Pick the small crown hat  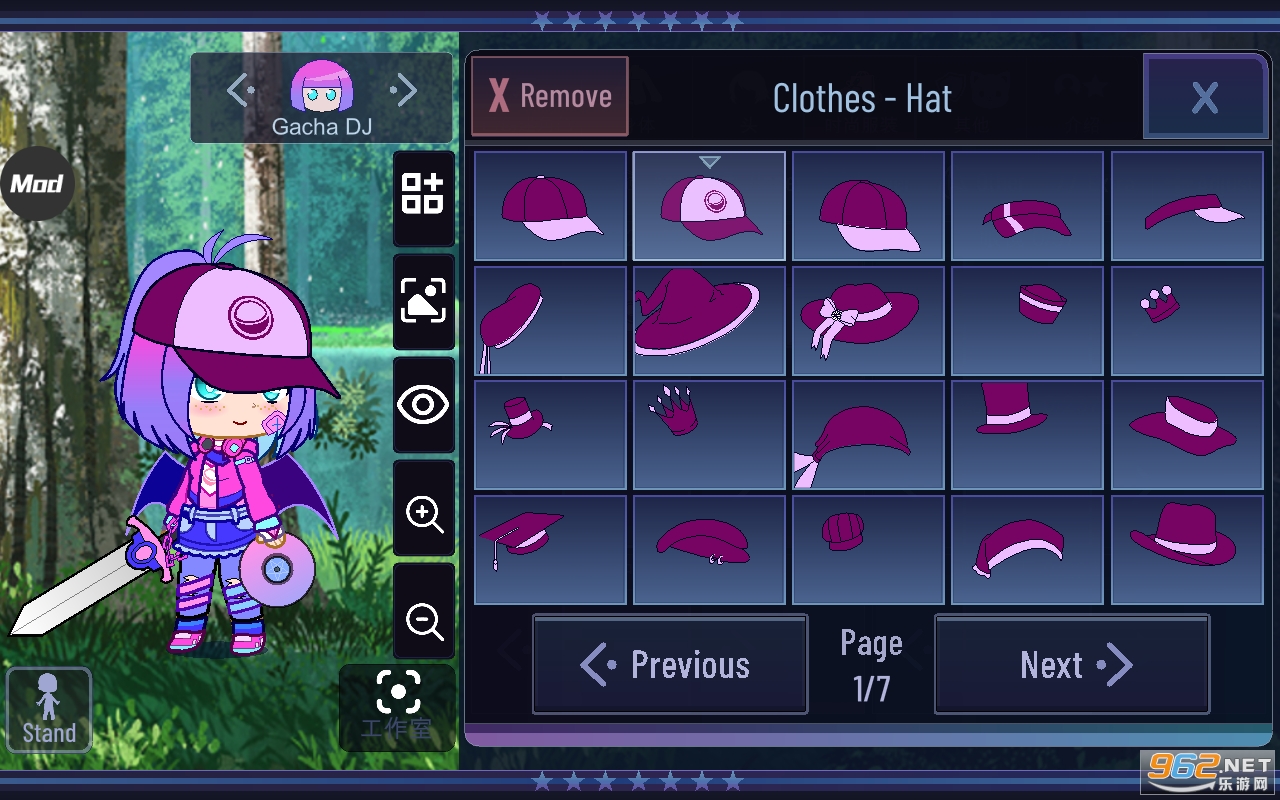(1187, 320)
